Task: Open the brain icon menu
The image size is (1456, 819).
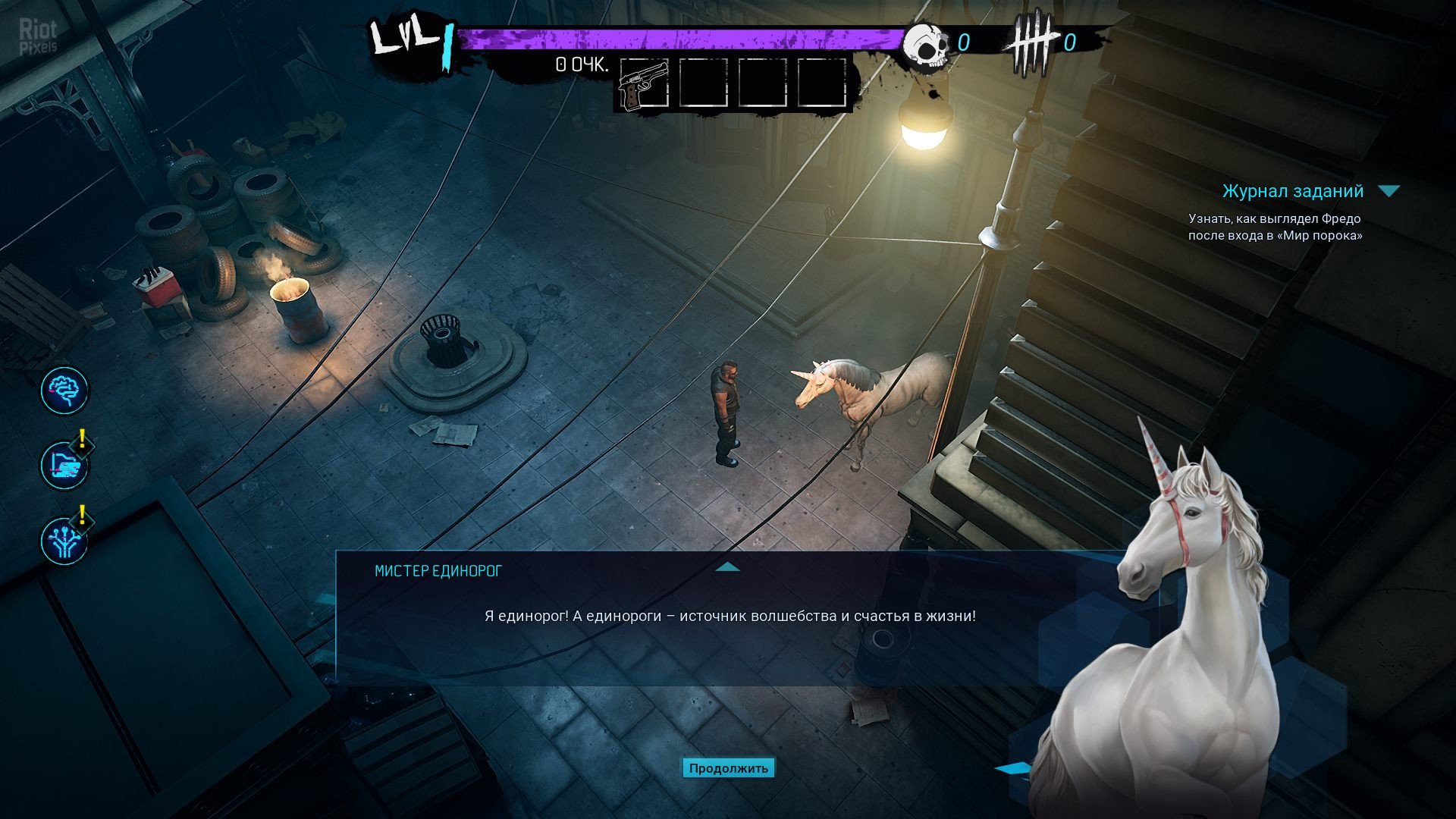Action: click(x=64, y=391)
